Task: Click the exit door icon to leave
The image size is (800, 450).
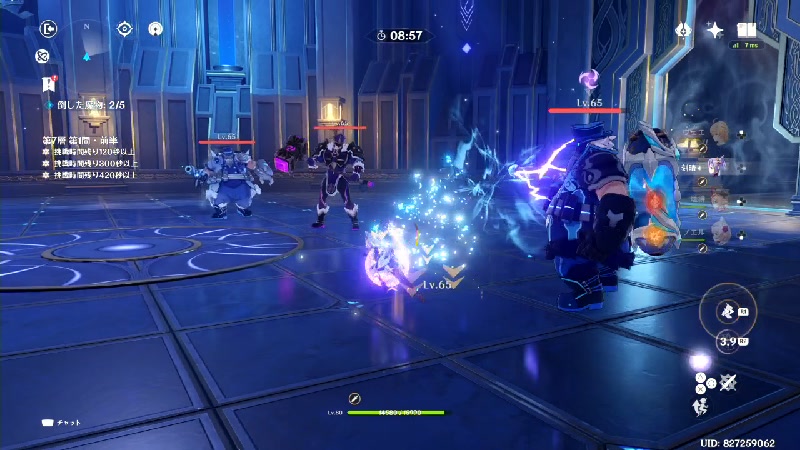Action: coord(48,29)
